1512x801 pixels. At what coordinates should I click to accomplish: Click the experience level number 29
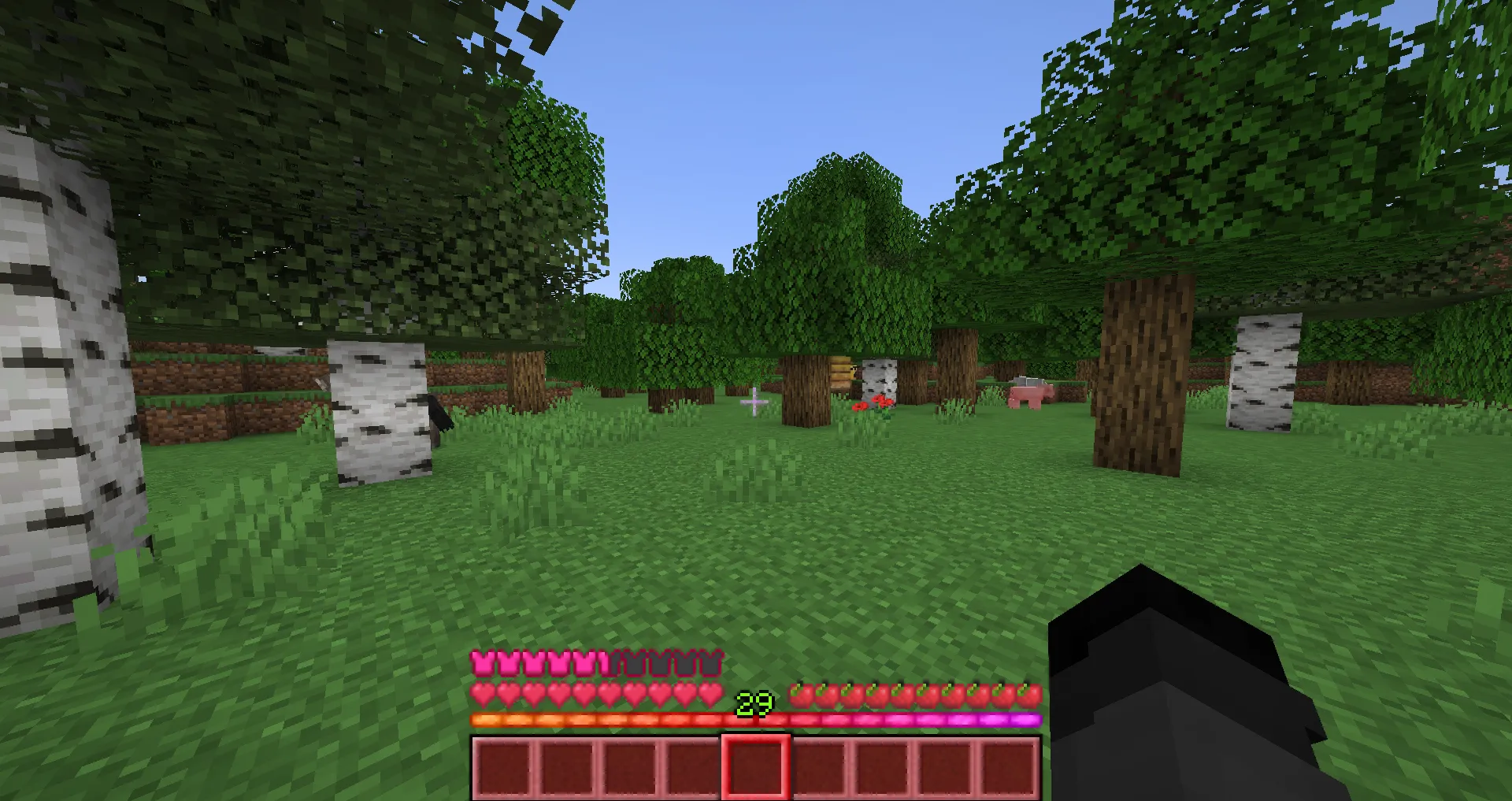click(x=754, y=701)
